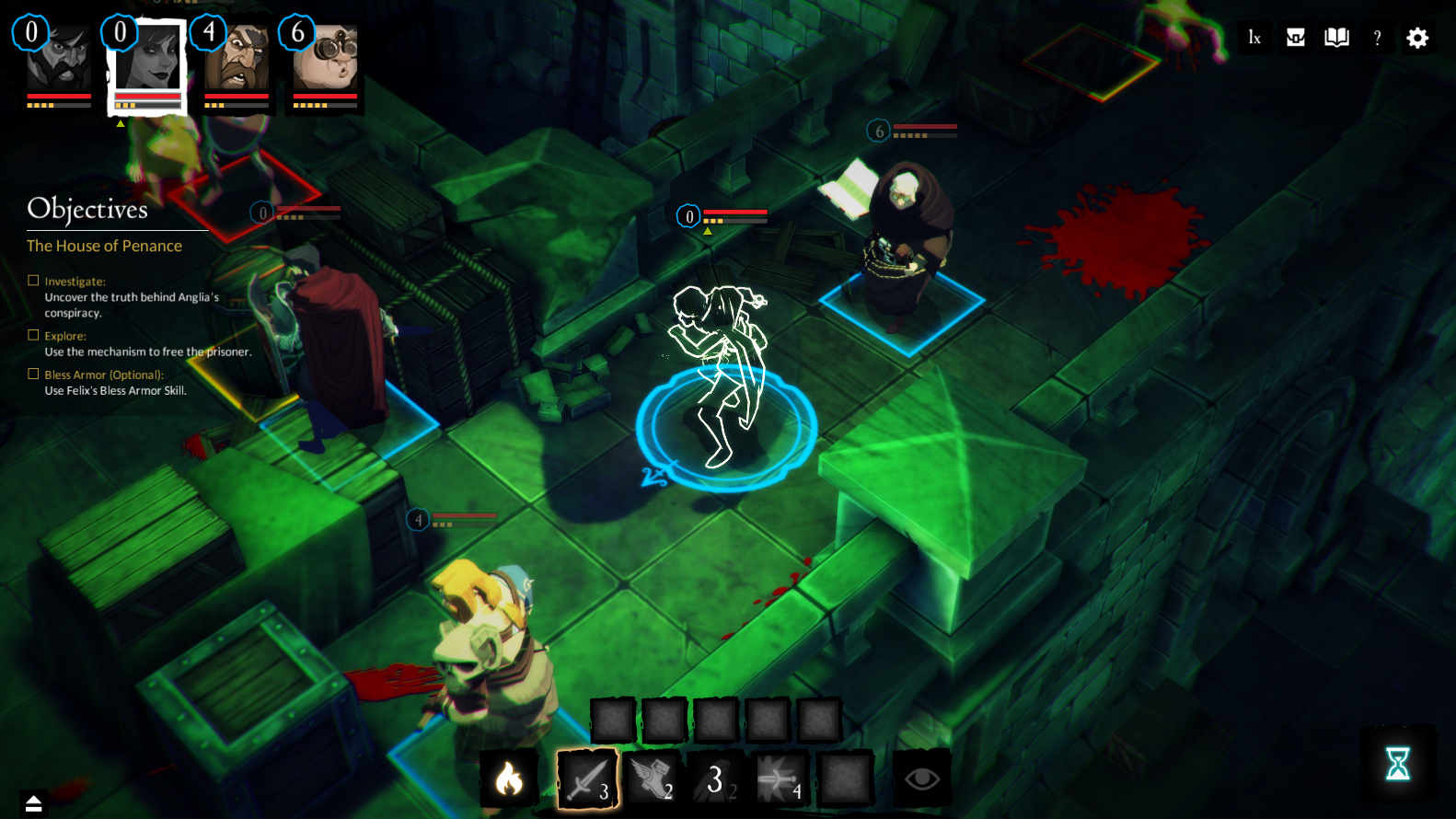Pick the goggles-wearing bald hero portrait
Image resolution: width=1456 pixels, height=819 pixels.
coord(325,59)
